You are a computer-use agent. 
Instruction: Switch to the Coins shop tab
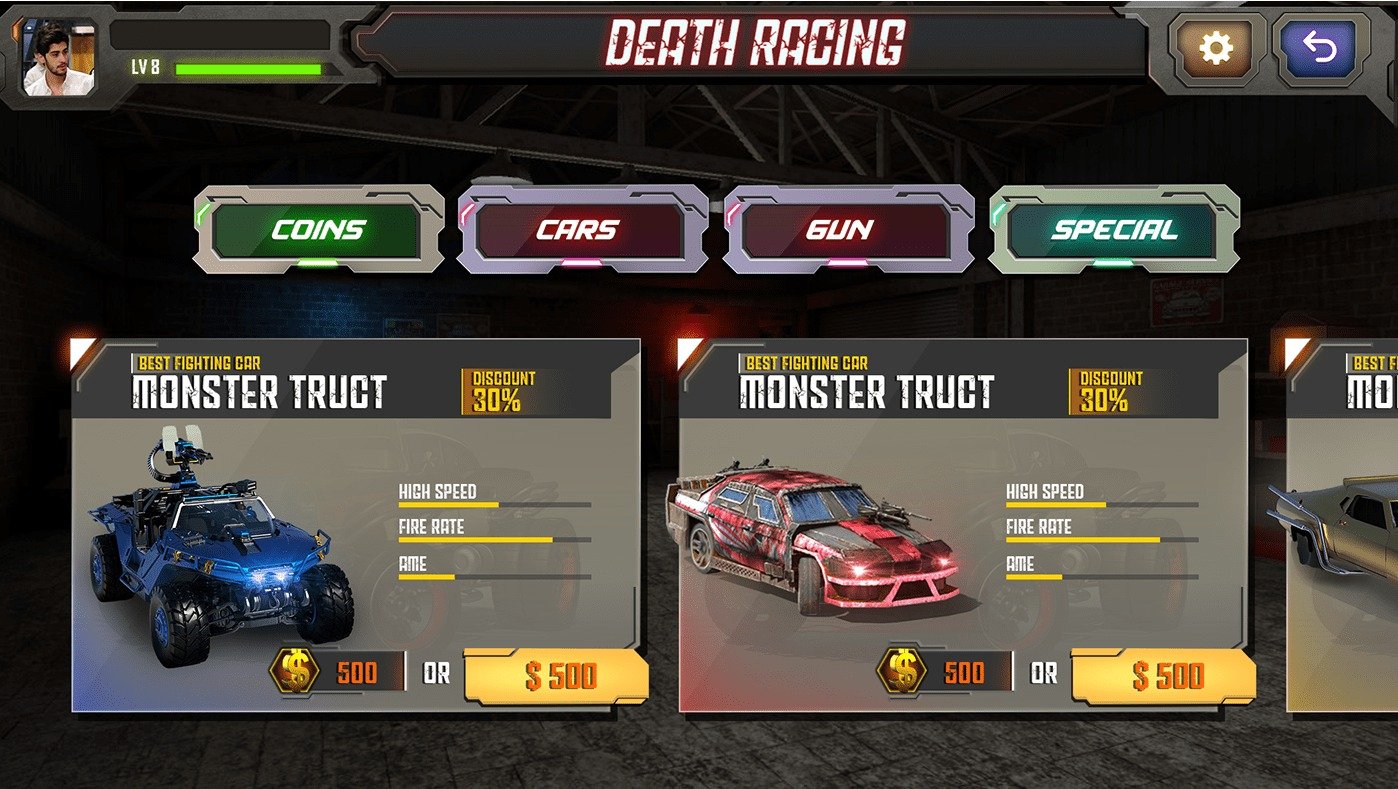coord(318,230)
